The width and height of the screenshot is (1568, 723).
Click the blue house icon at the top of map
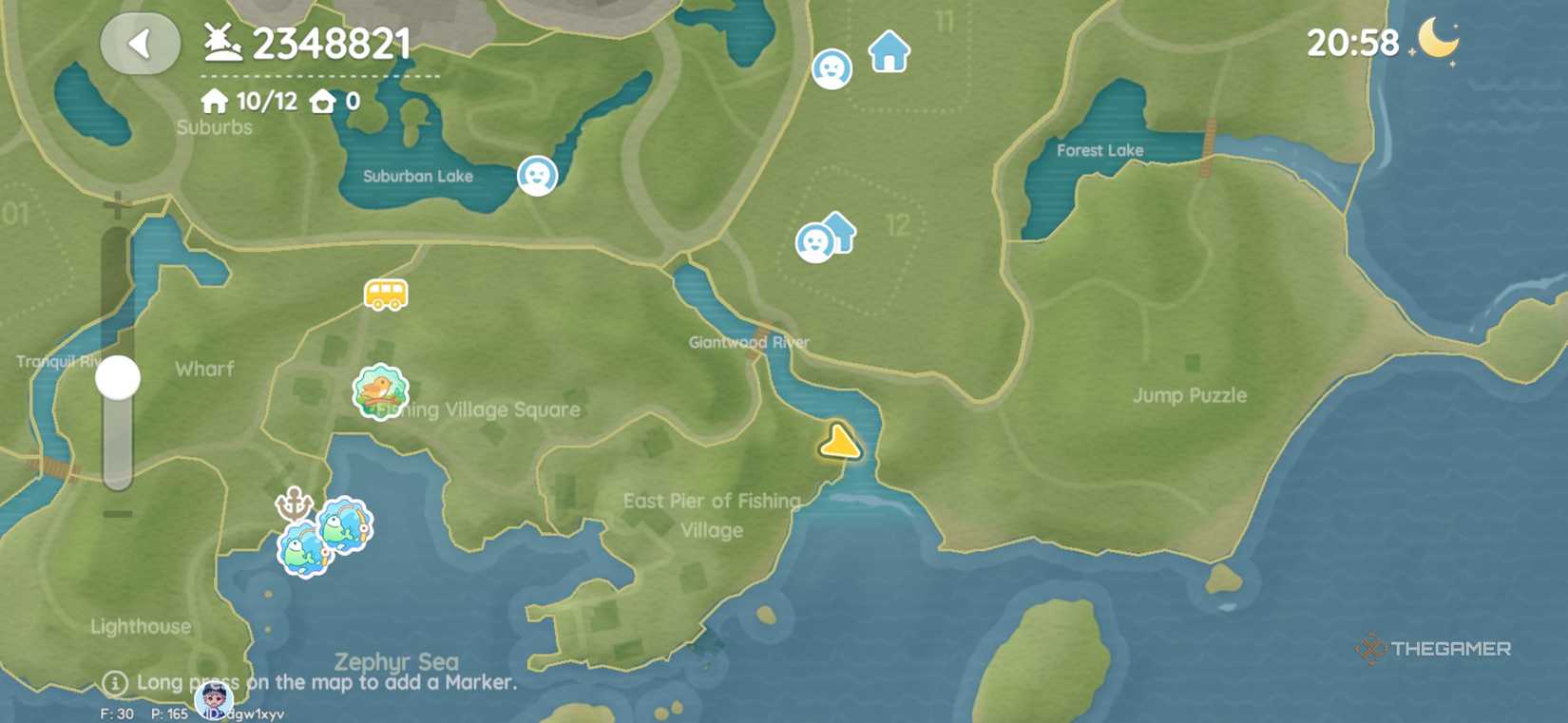[x=888, y=52]
